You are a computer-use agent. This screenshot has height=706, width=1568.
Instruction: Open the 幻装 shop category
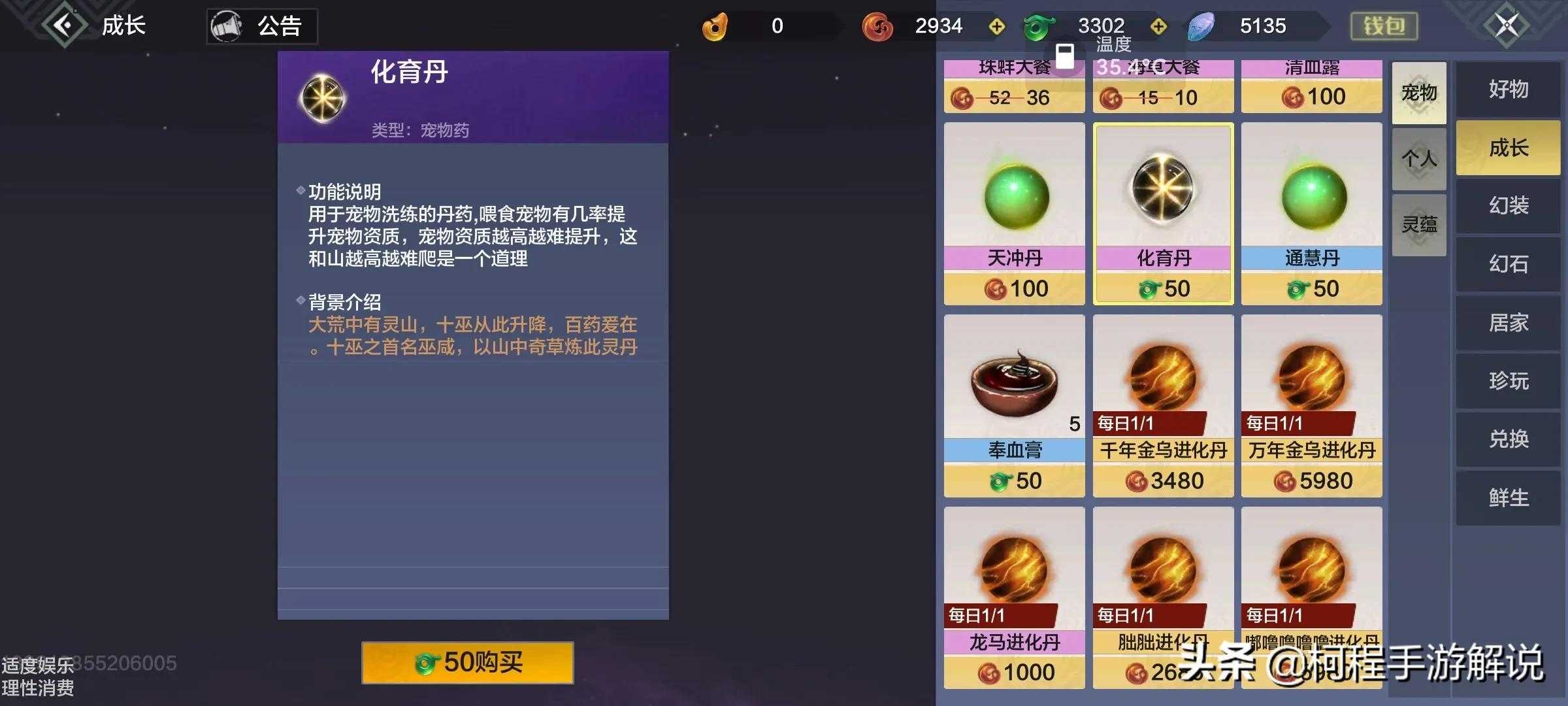click(x=1508, y=206)
